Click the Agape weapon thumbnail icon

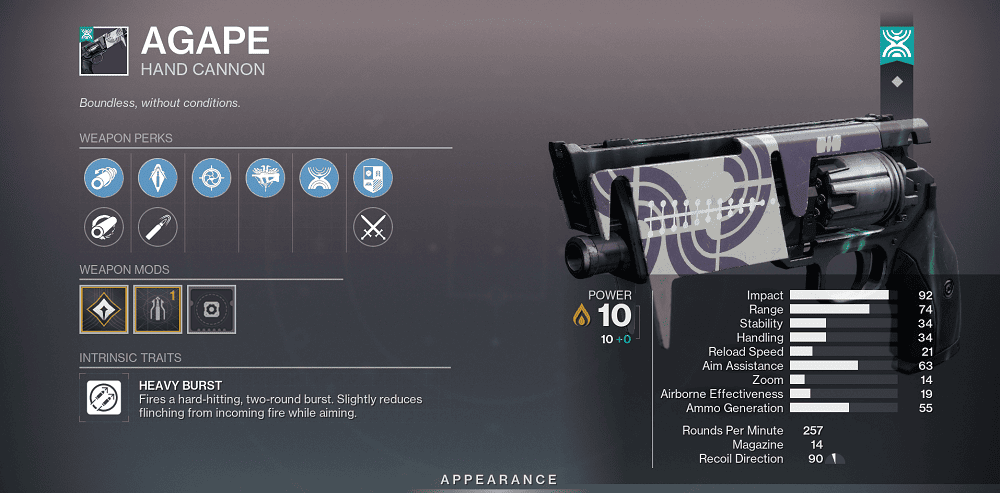pyautogui.click(x=103, y=51)
